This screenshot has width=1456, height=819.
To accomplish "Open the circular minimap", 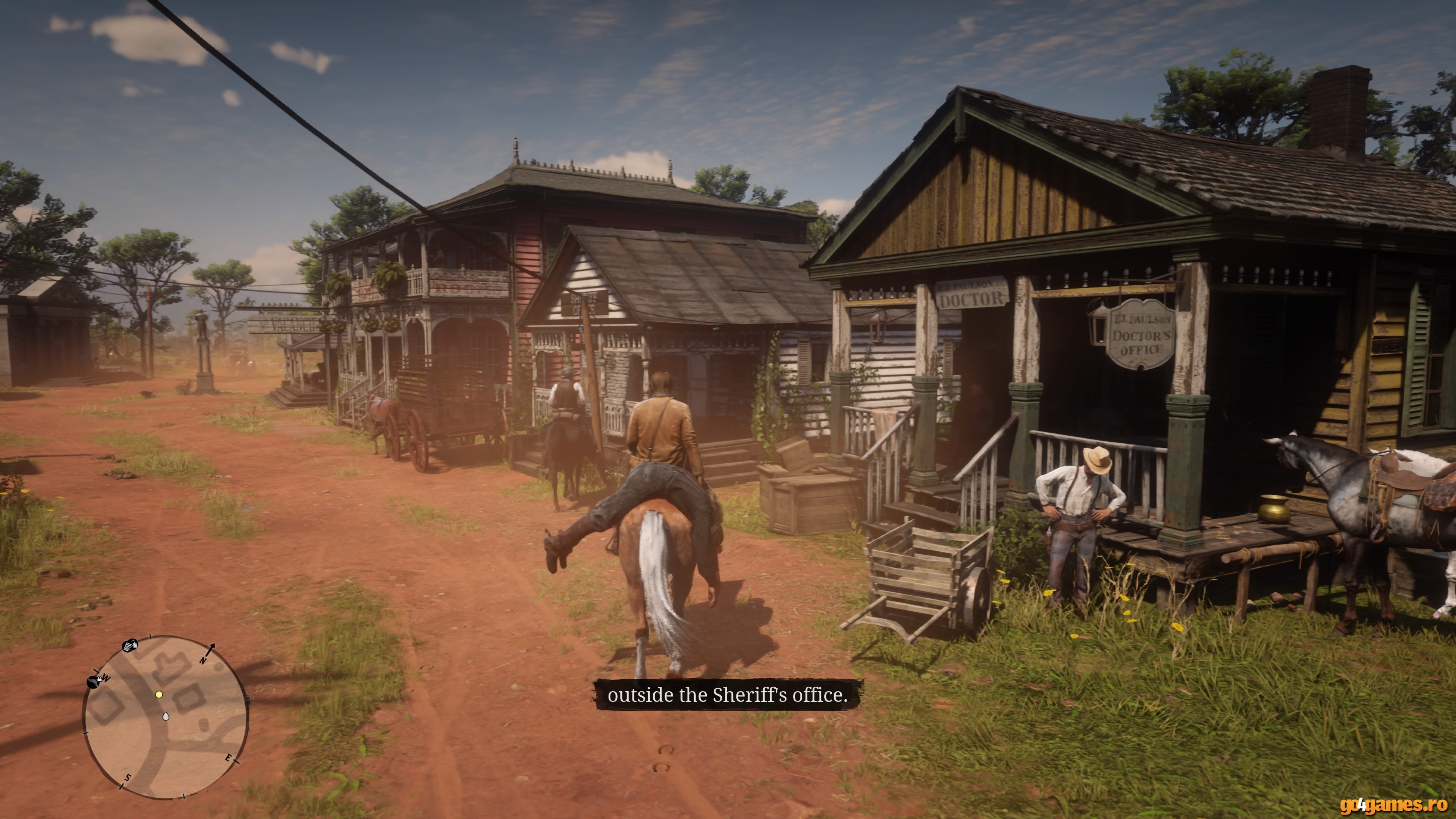I will pos(165,717).
